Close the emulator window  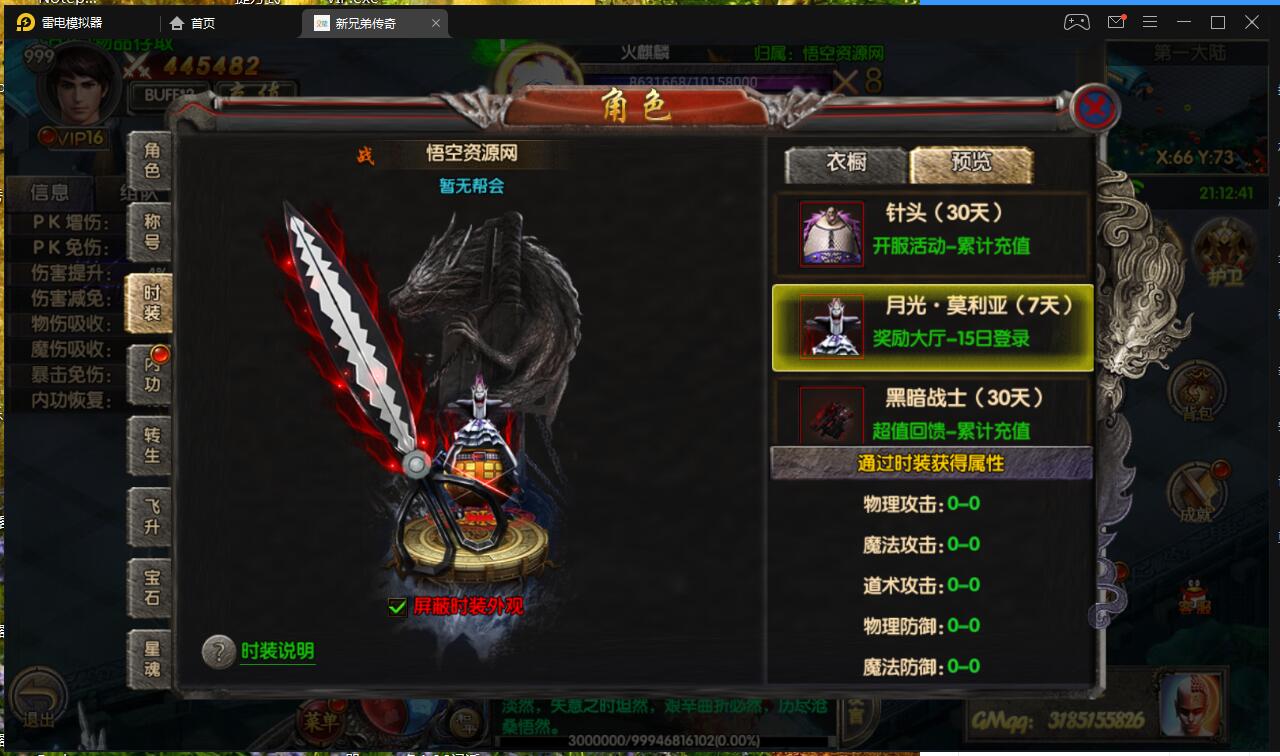pyautogui.click(x=1252, y=22)
